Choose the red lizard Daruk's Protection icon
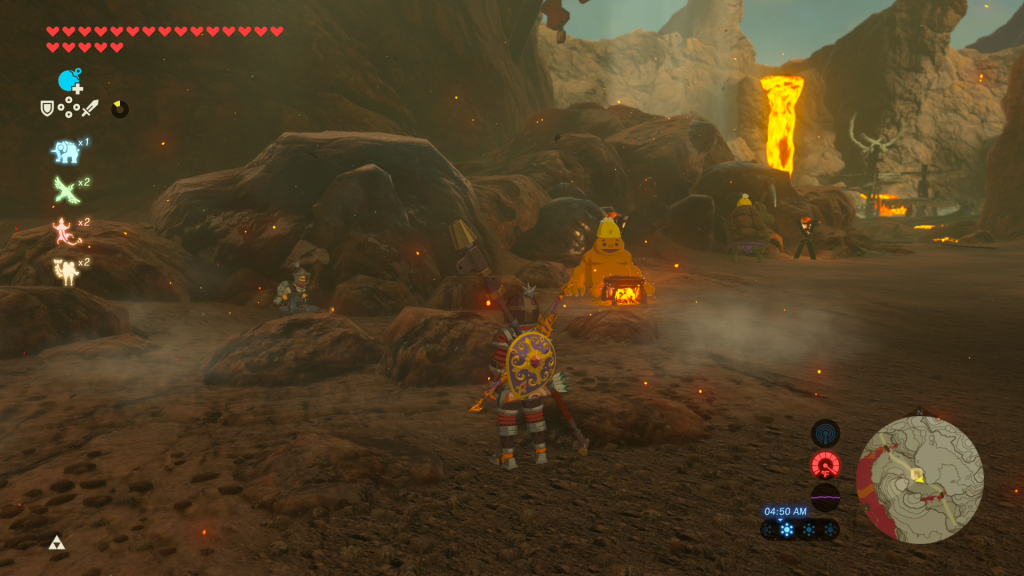 click(x=65, y=230)
